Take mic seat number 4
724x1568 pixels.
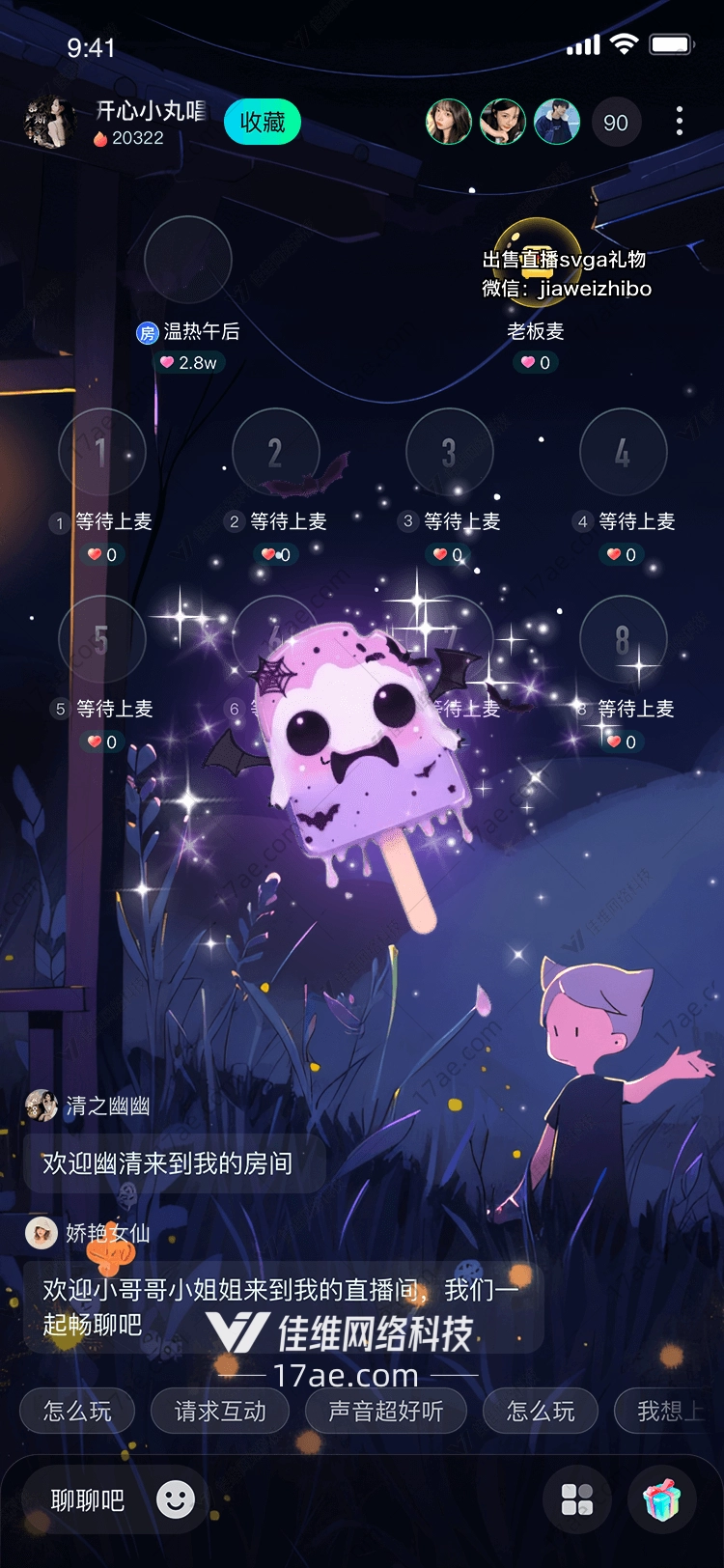(623, 452)
